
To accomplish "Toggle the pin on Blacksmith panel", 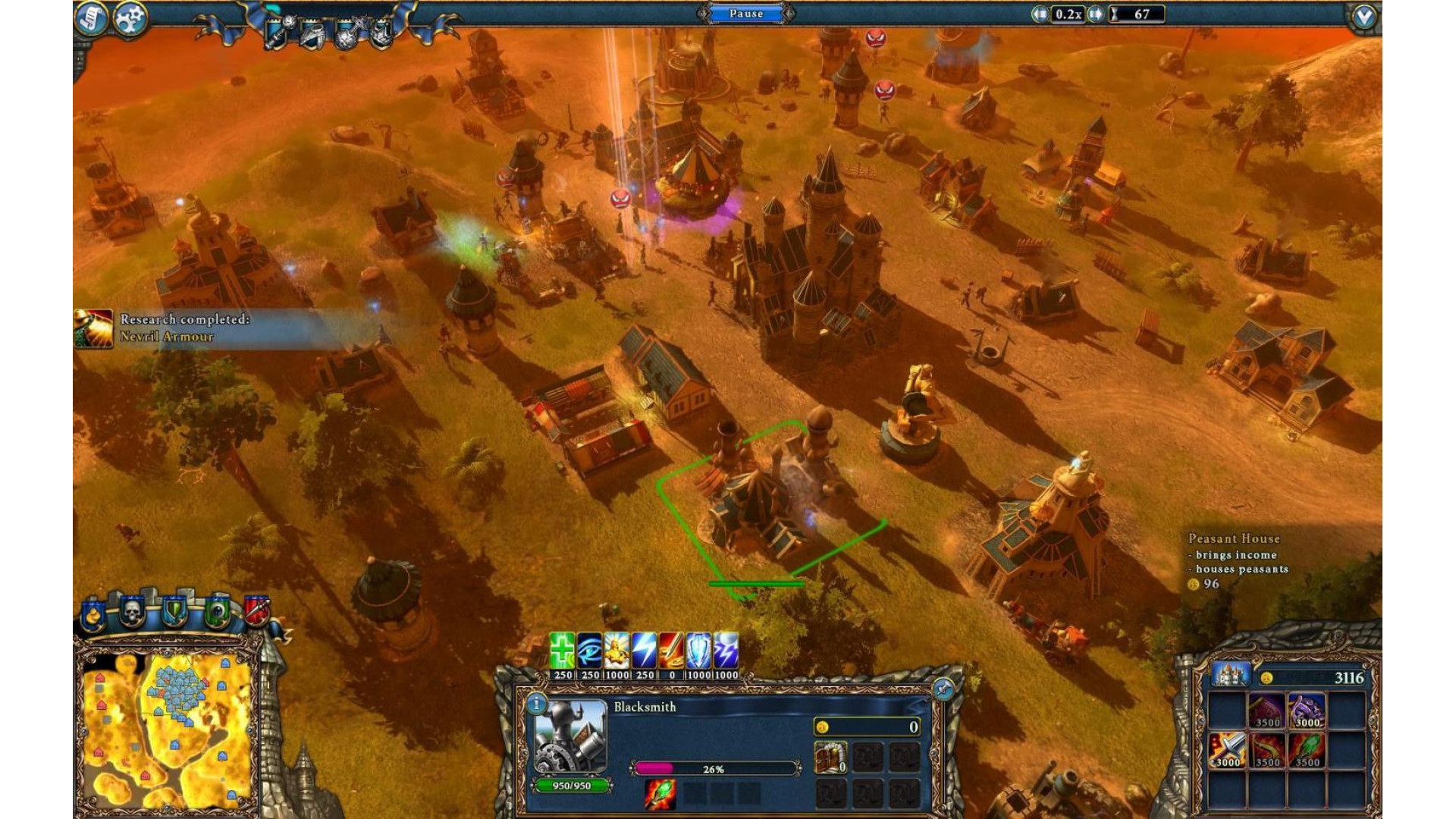I will (943, 688).
